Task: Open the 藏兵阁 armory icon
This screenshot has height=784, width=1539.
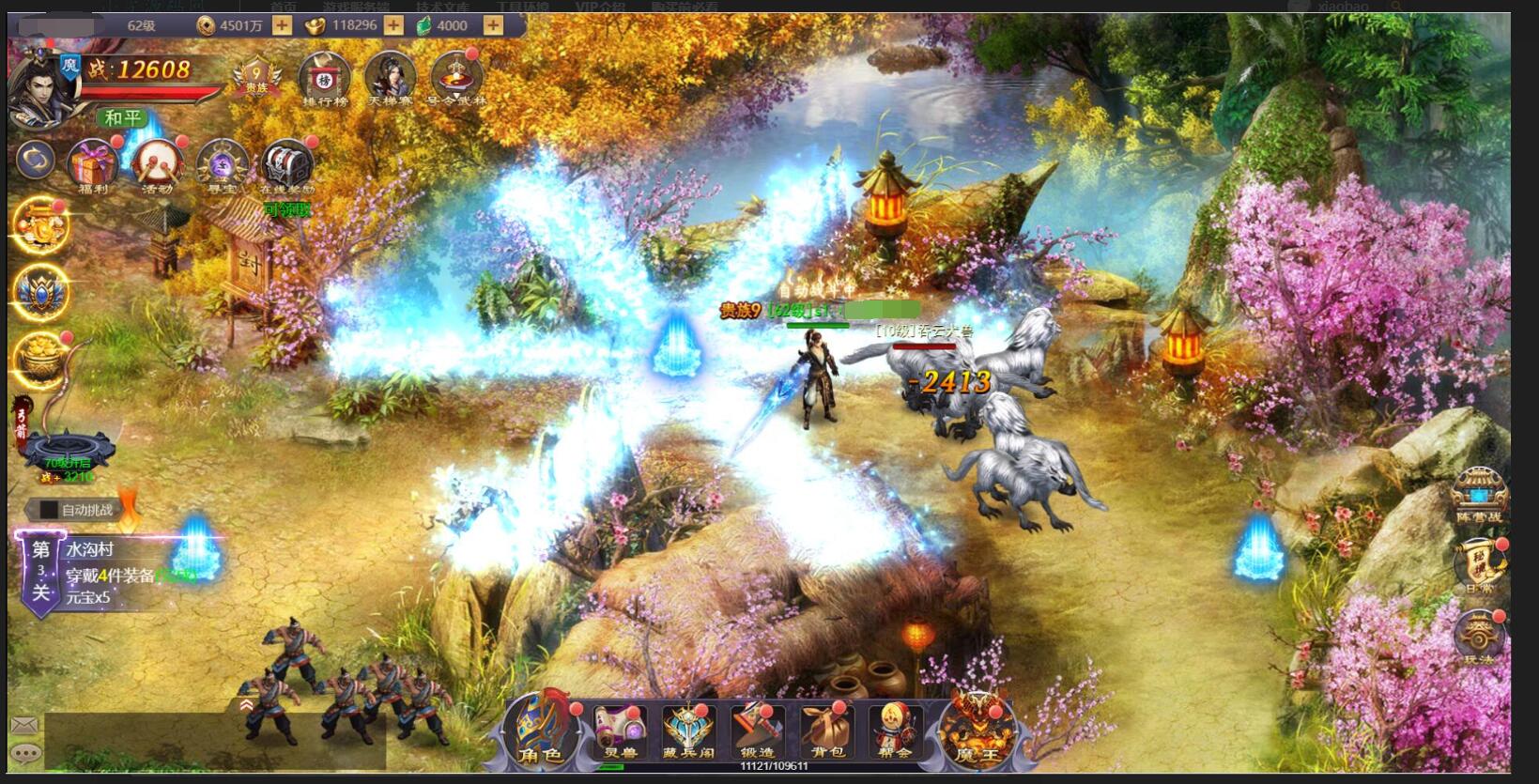Action: [688, 731]
